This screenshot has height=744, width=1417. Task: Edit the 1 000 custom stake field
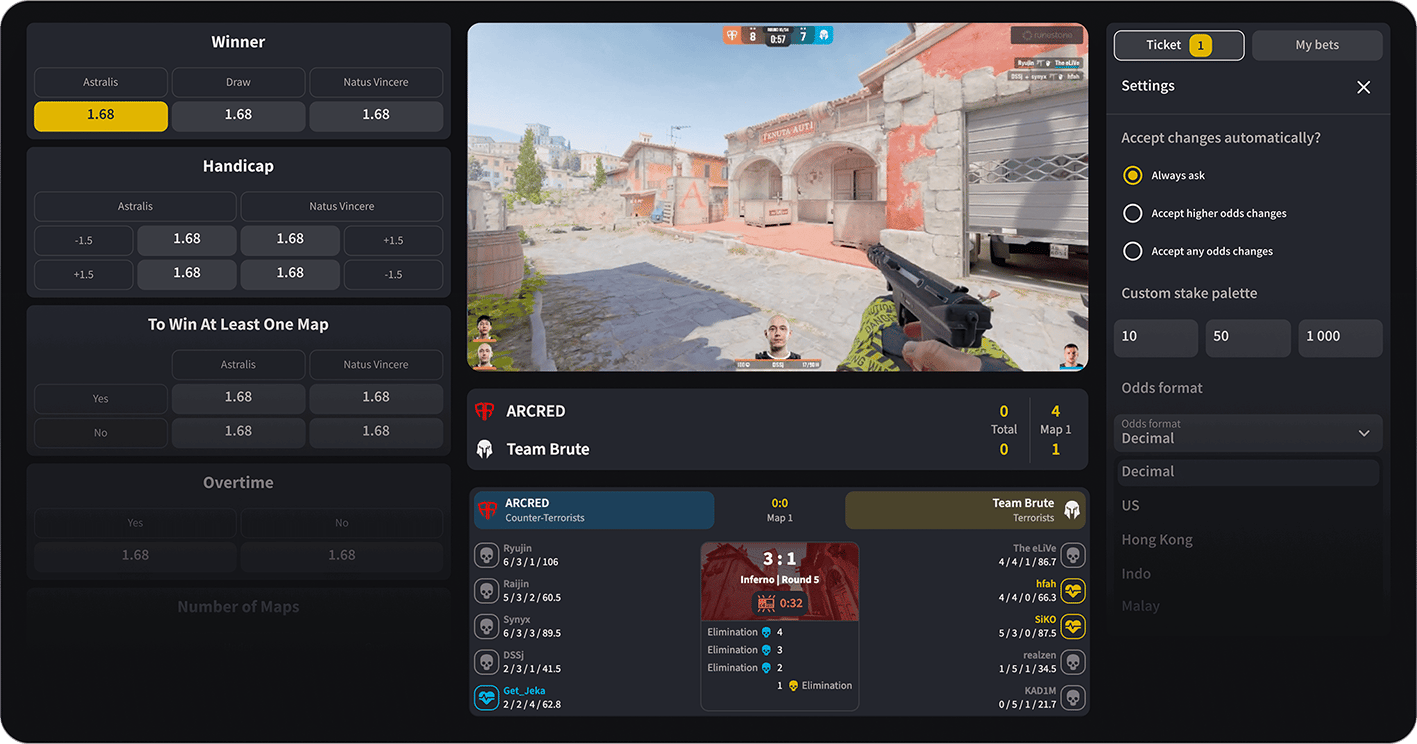pyautogui.click(x=1340, y=337)
